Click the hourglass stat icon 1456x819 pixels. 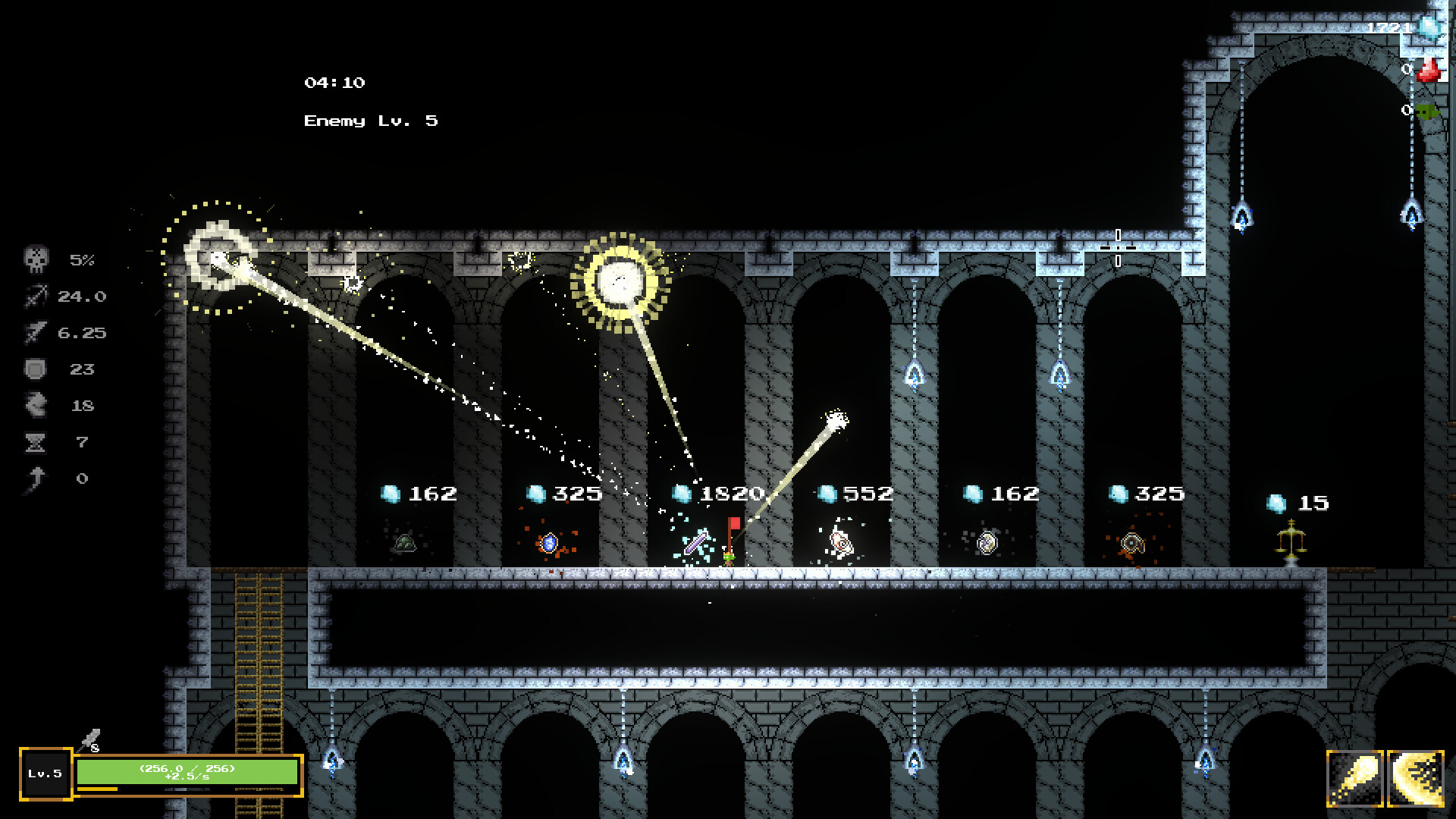click(36, 442)
